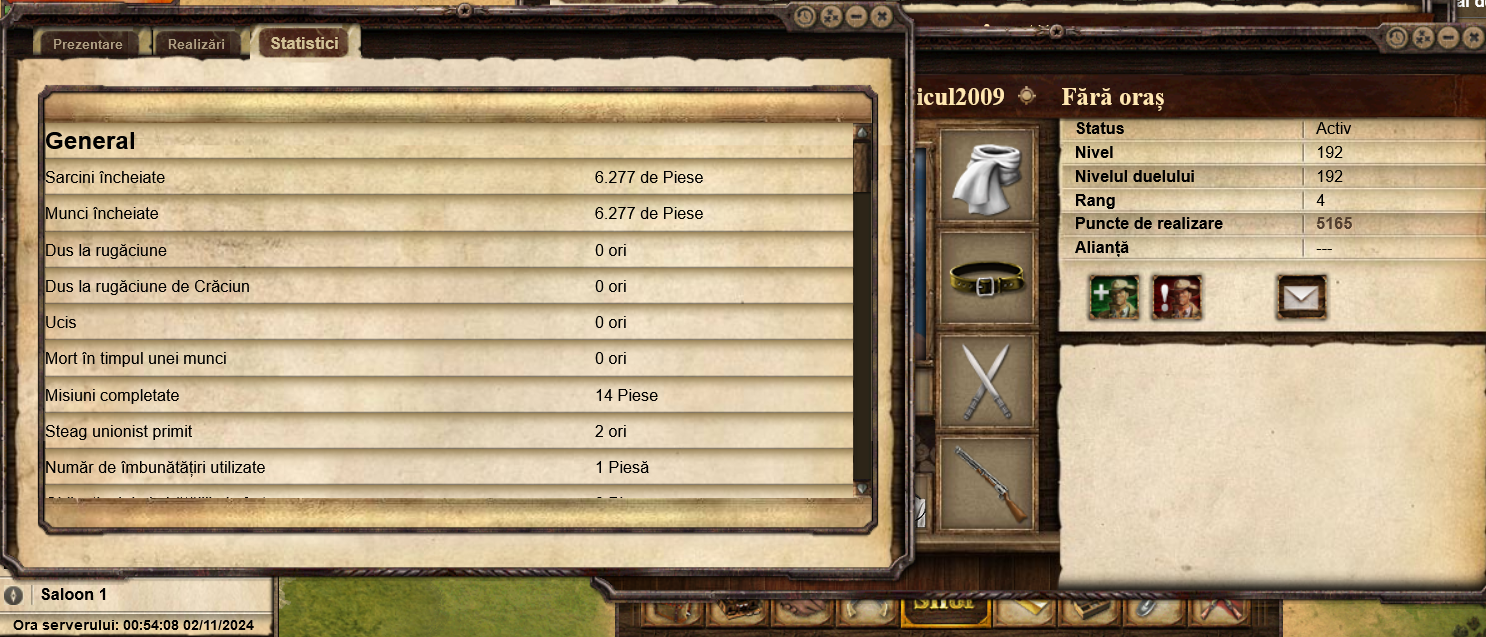
Task: Switch to the Prezentare tab
Action: coord(88,44)
